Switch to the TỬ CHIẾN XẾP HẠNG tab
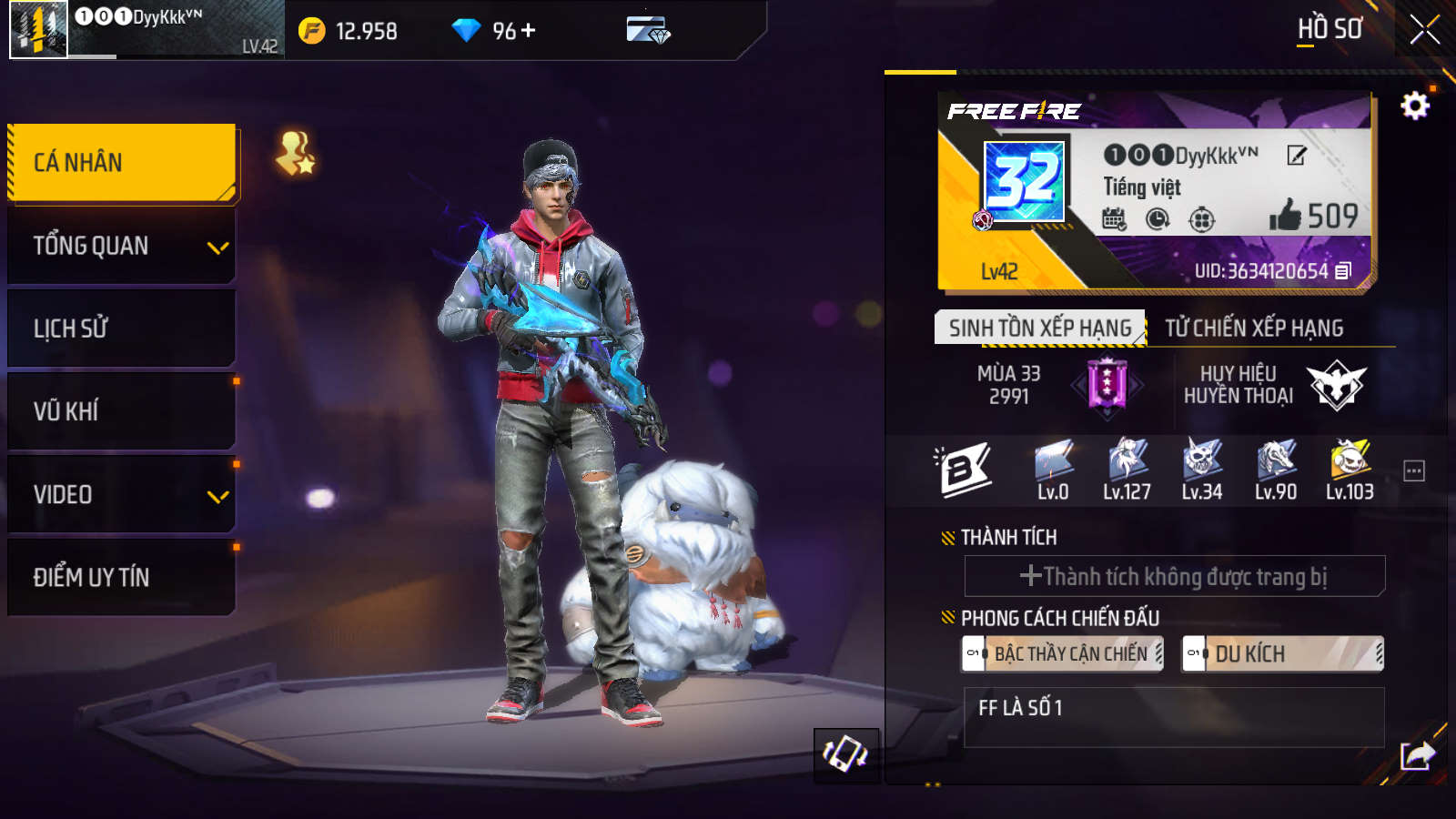 1253,326
